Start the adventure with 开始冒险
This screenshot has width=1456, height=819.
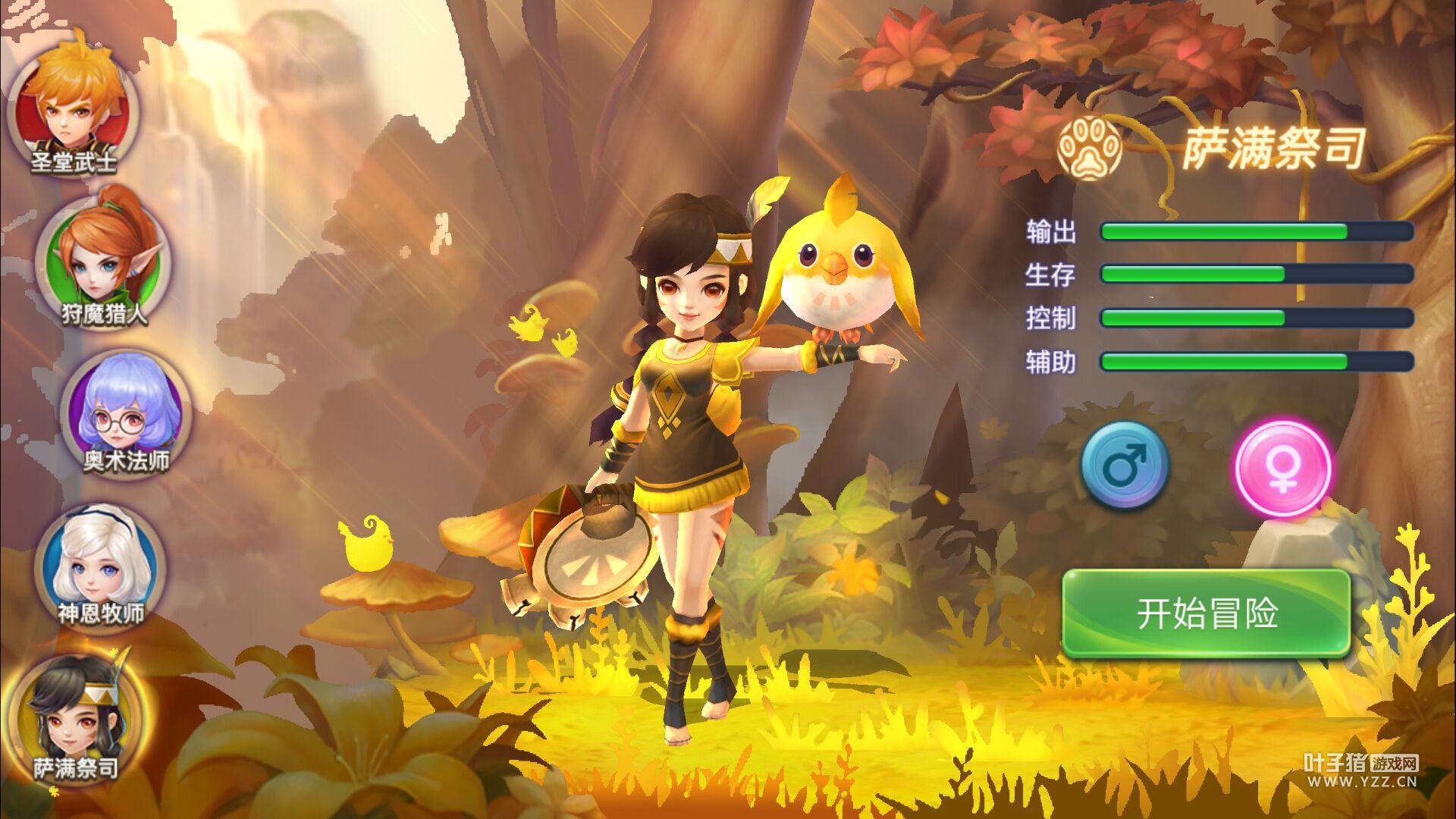click(1206, 613)
